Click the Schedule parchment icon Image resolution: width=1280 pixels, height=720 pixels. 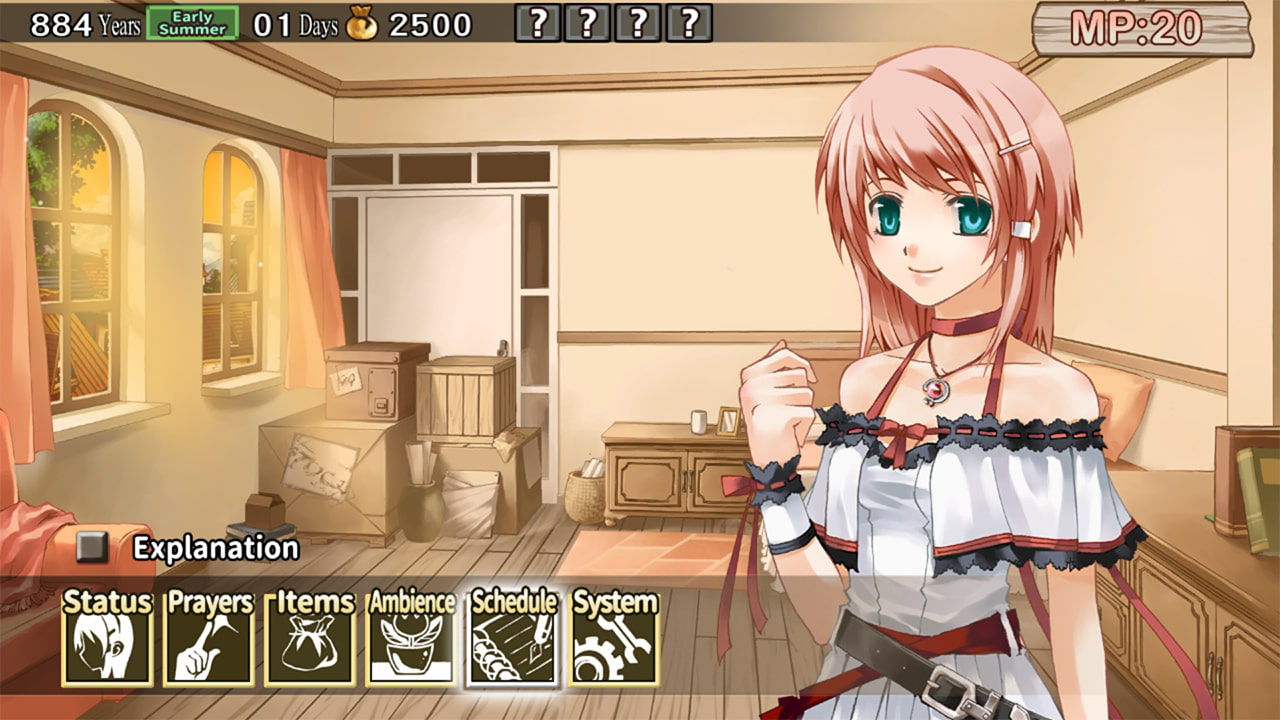pos(512,645)
